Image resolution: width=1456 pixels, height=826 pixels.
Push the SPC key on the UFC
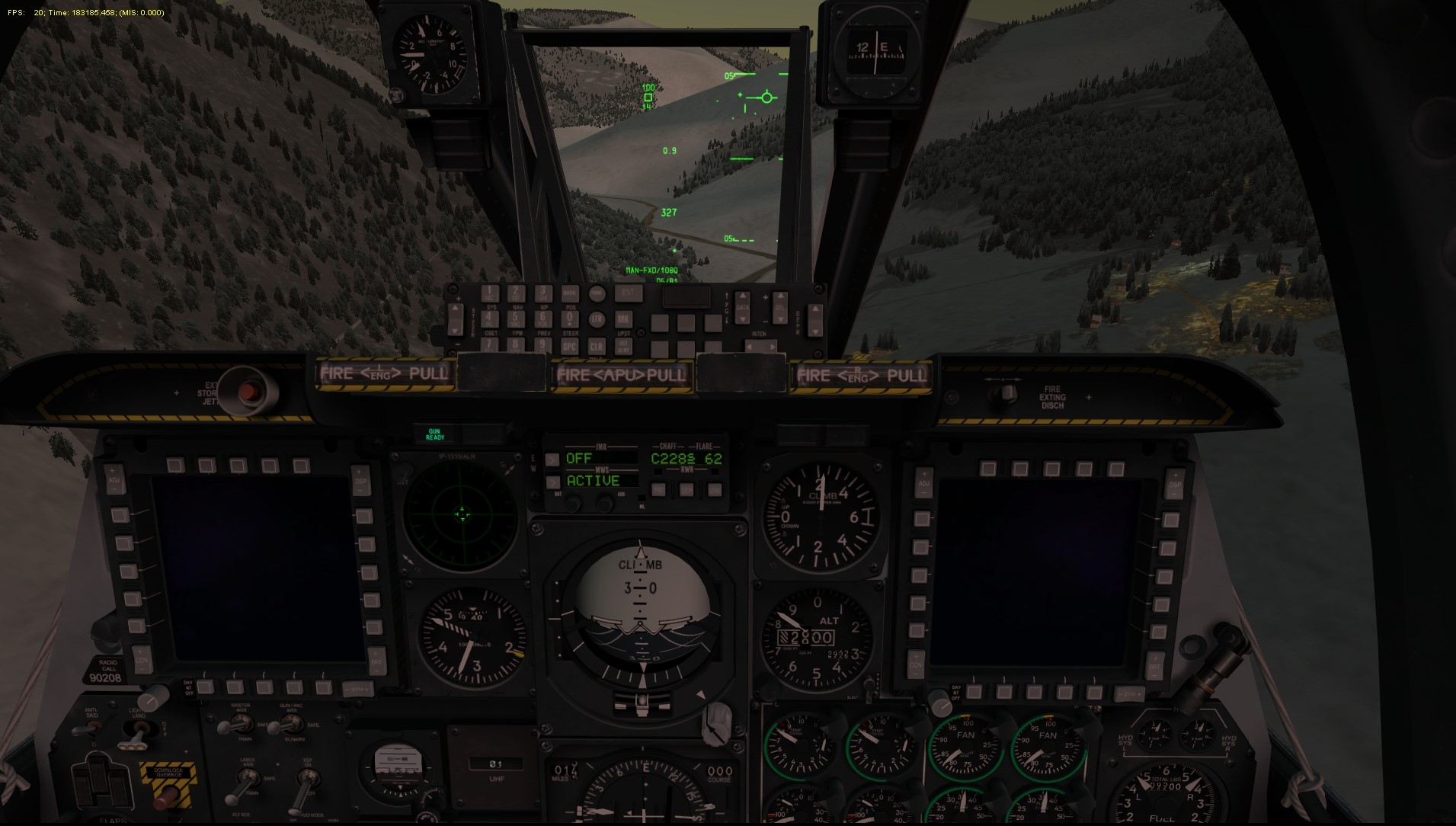pos(570,346)
